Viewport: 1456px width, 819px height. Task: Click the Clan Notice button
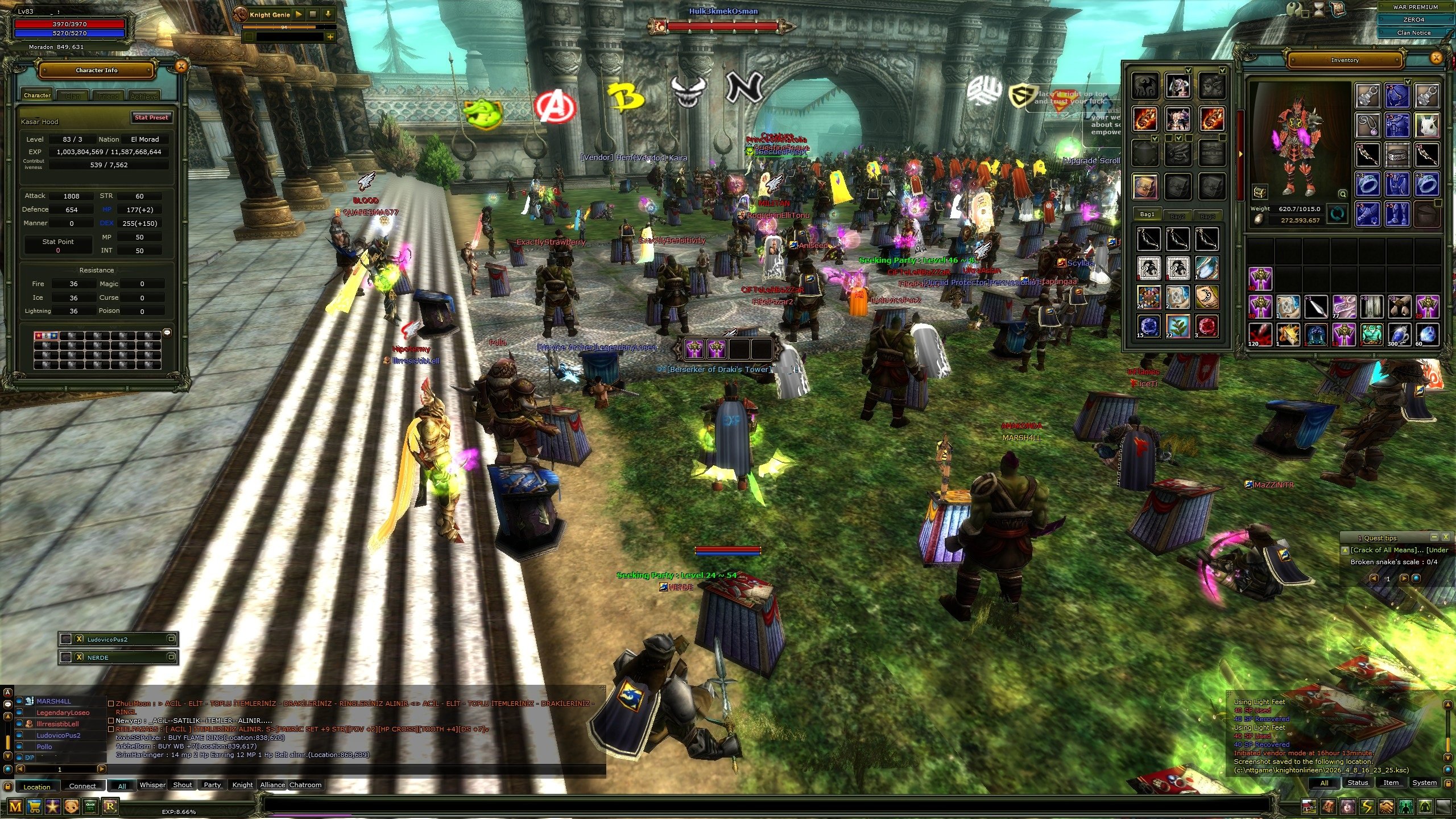(1414, 32)
